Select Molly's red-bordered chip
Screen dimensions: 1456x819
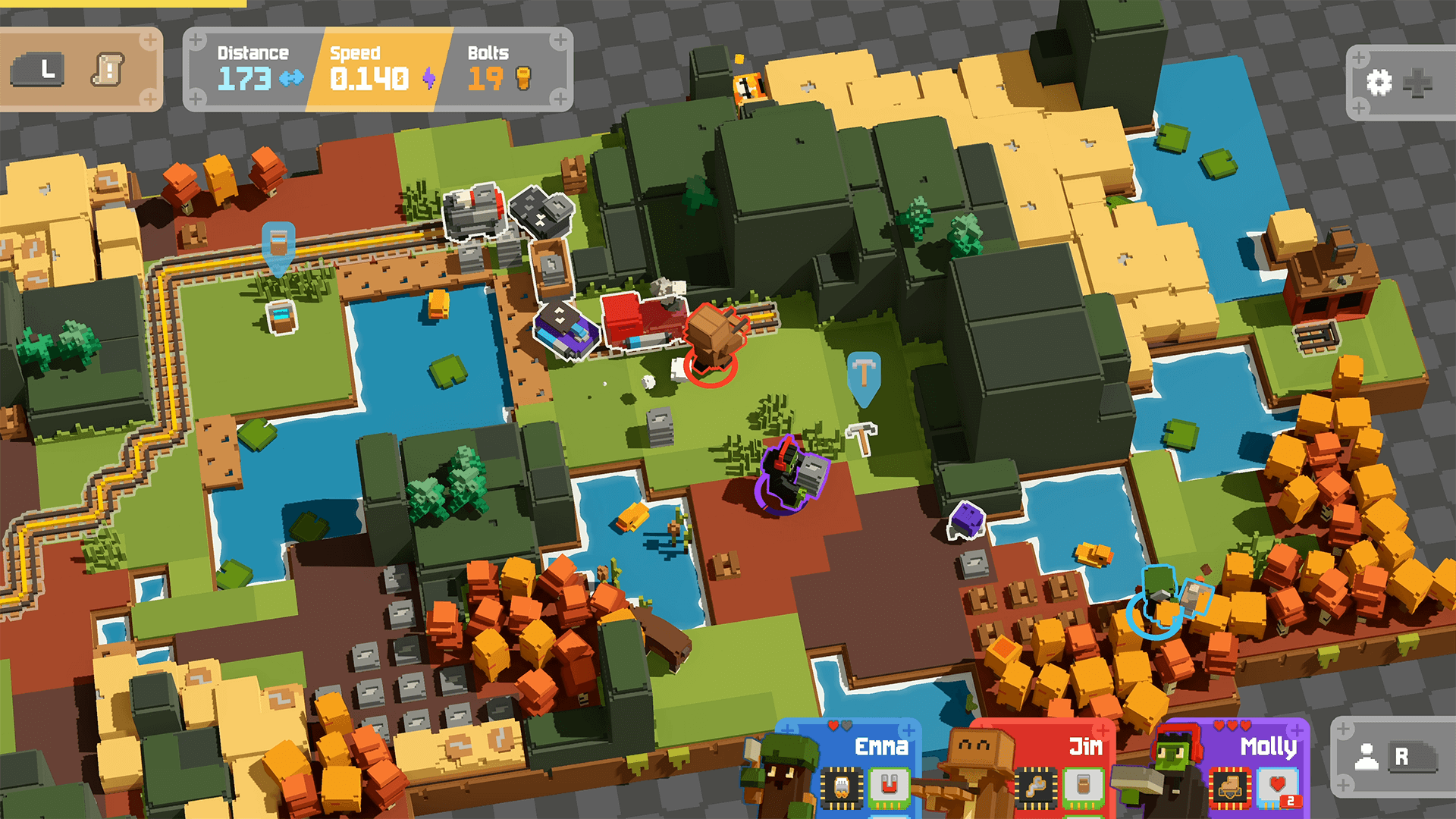coord(1230,787)
